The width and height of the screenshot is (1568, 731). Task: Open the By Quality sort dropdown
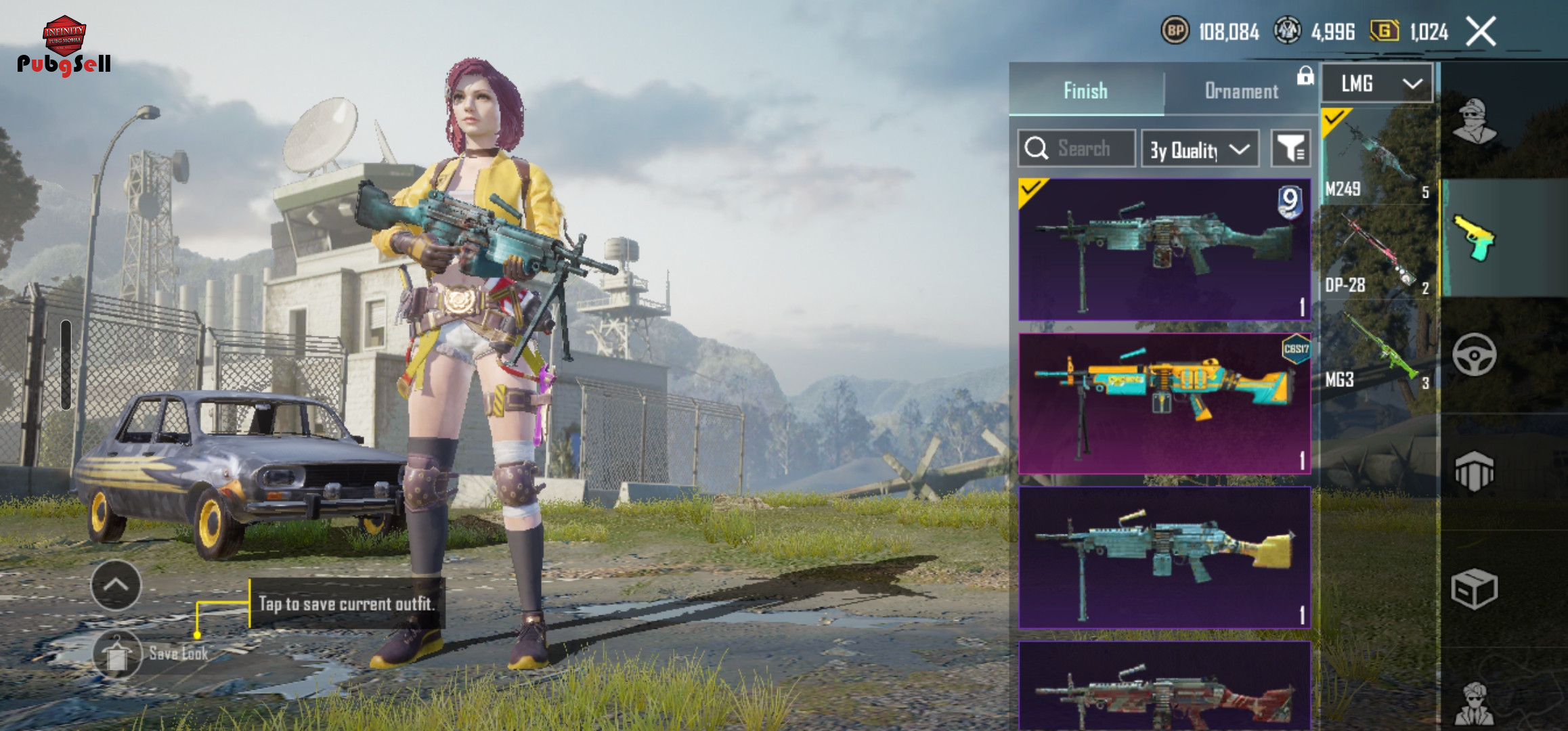(x=1200, y=149)
